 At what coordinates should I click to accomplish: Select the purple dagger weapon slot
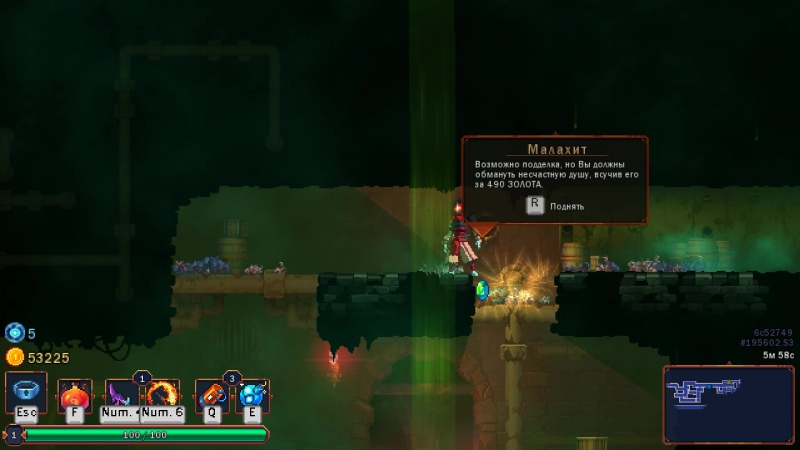[122, 396]
